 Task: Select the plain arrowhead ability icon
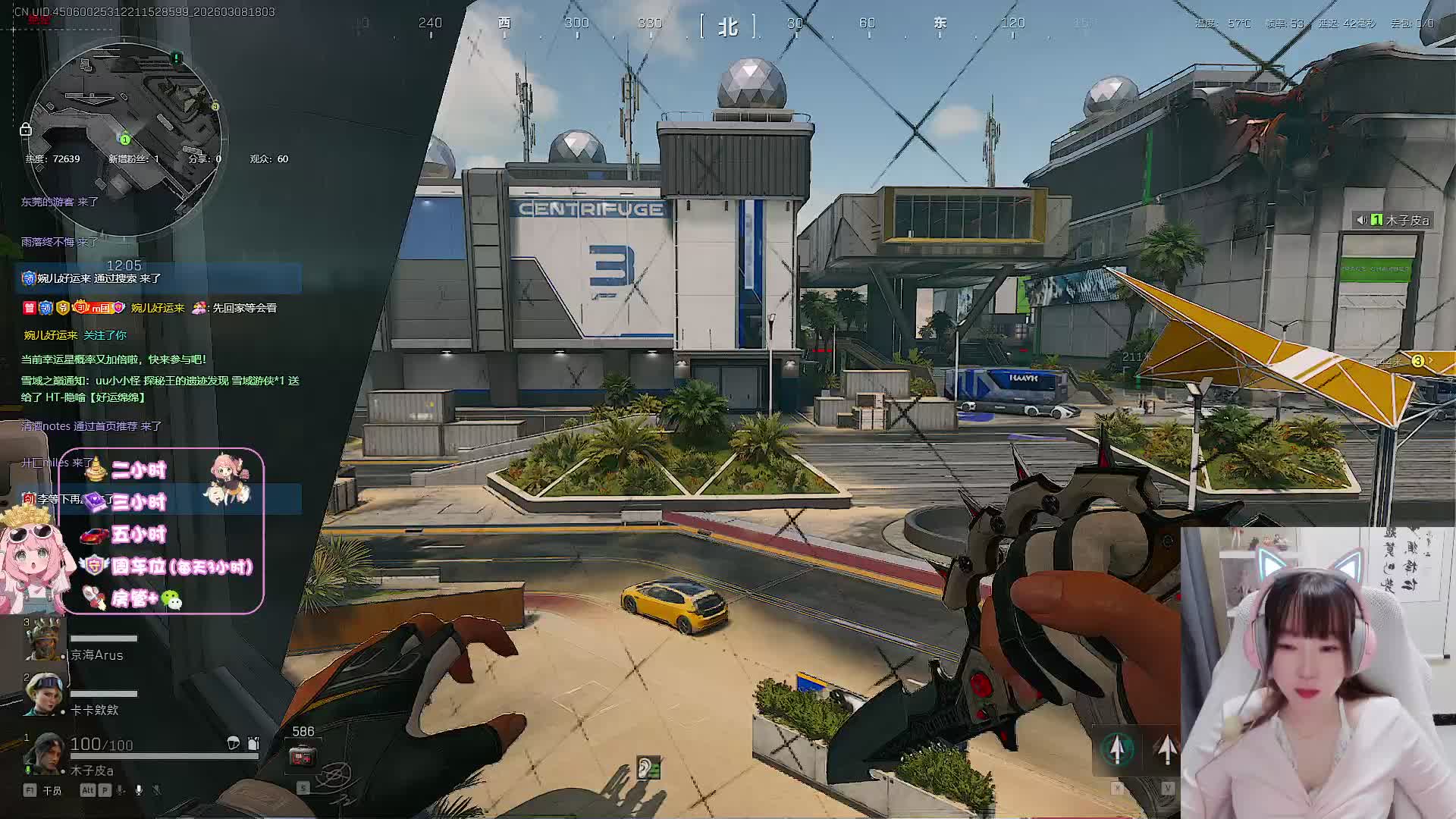point(1167,749)
